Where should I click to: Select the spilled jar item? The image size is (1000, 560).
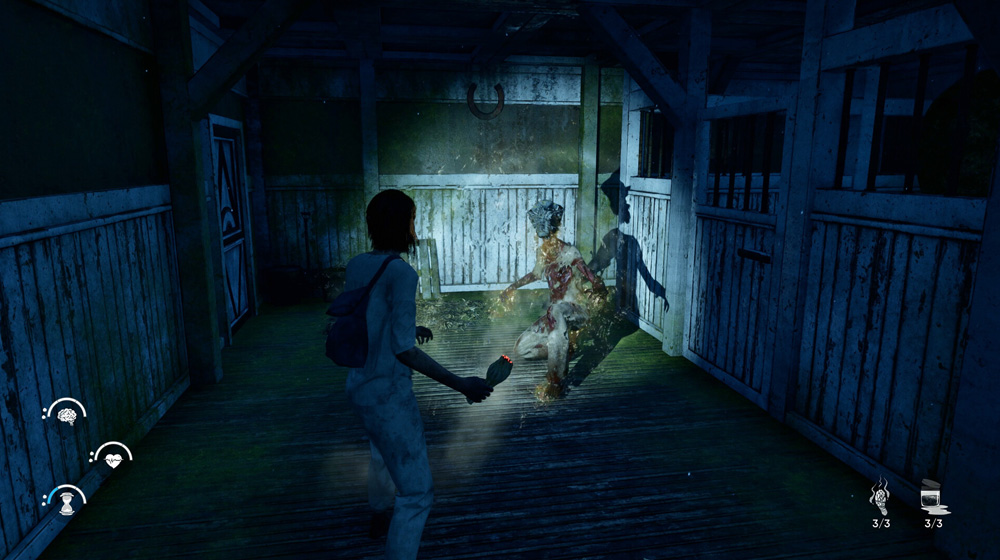(x=933, y=497)
